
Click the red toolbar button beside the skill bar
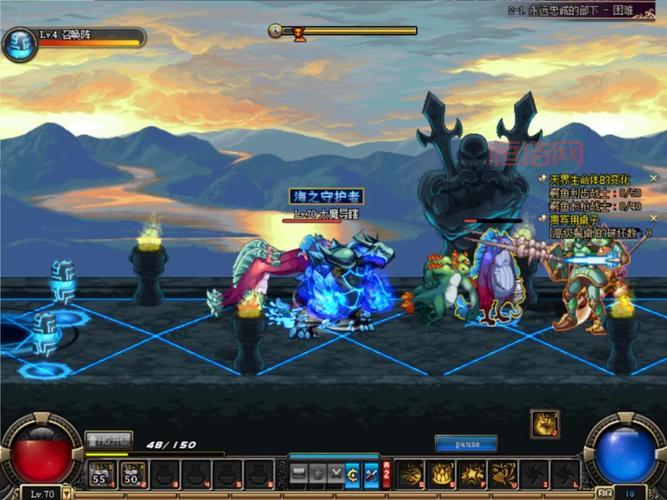pos(386,473)
